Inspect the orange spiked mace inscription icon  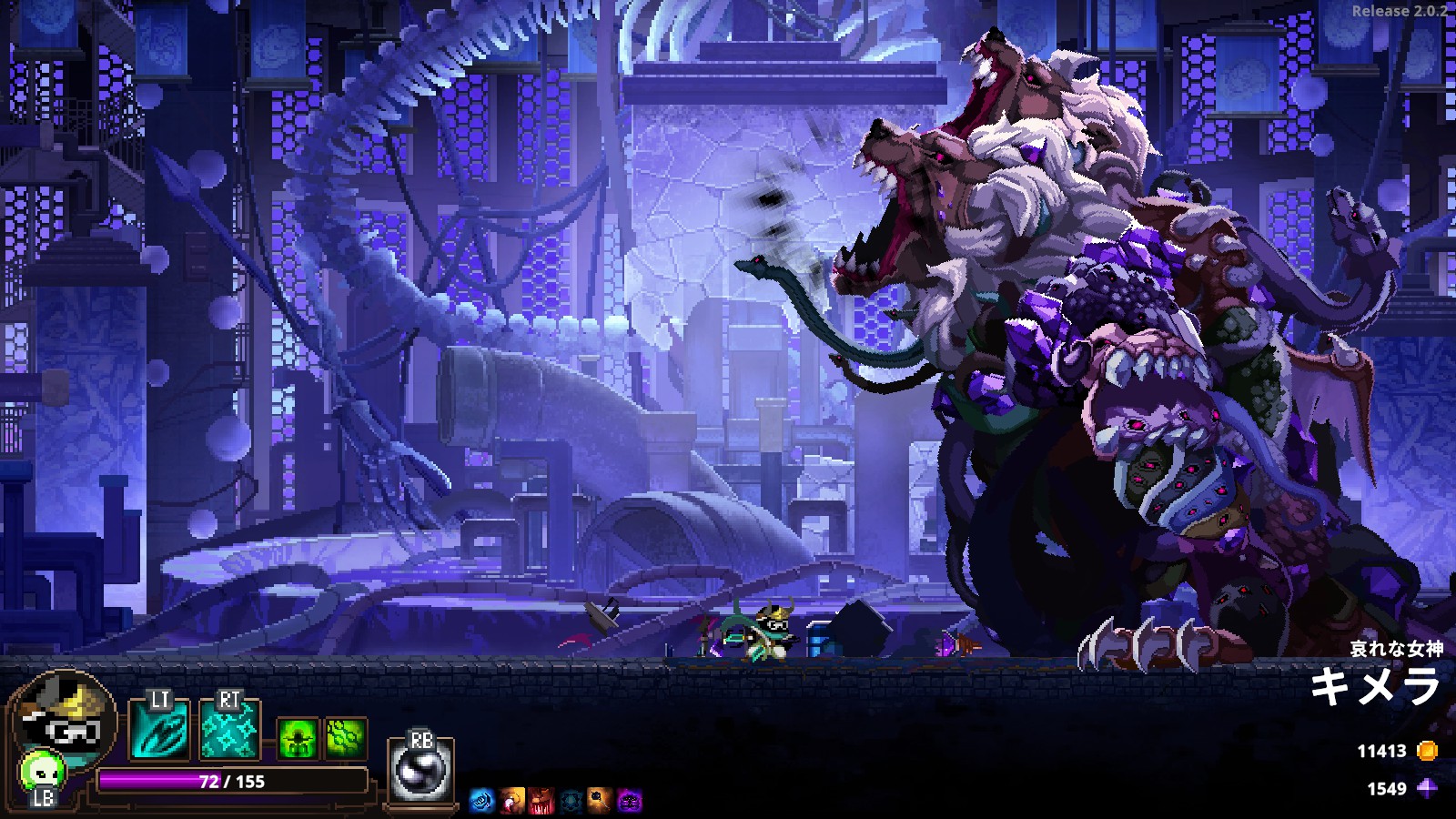600,801
